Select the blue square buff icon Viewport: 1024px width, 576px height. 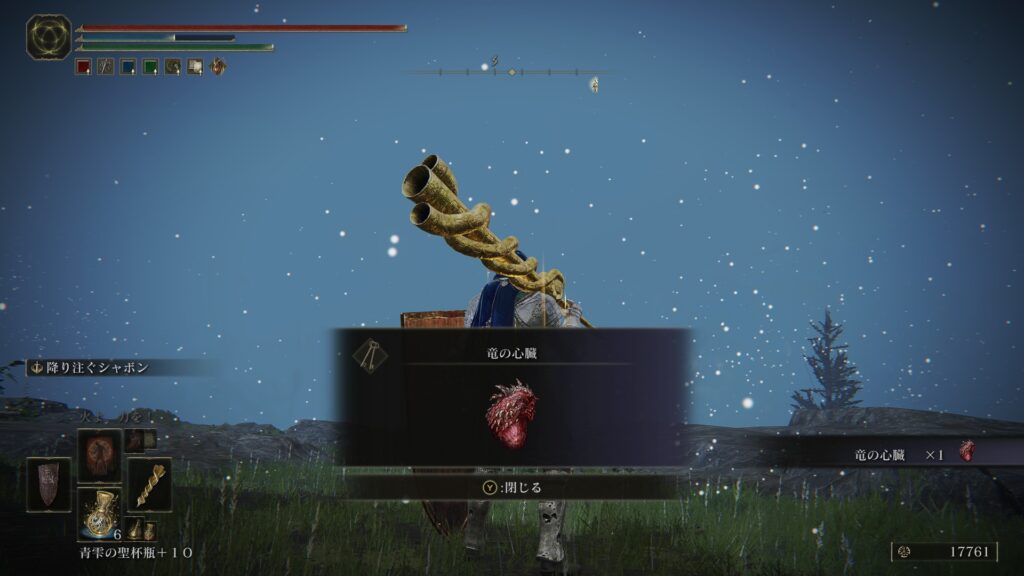[x=128, y=67]
